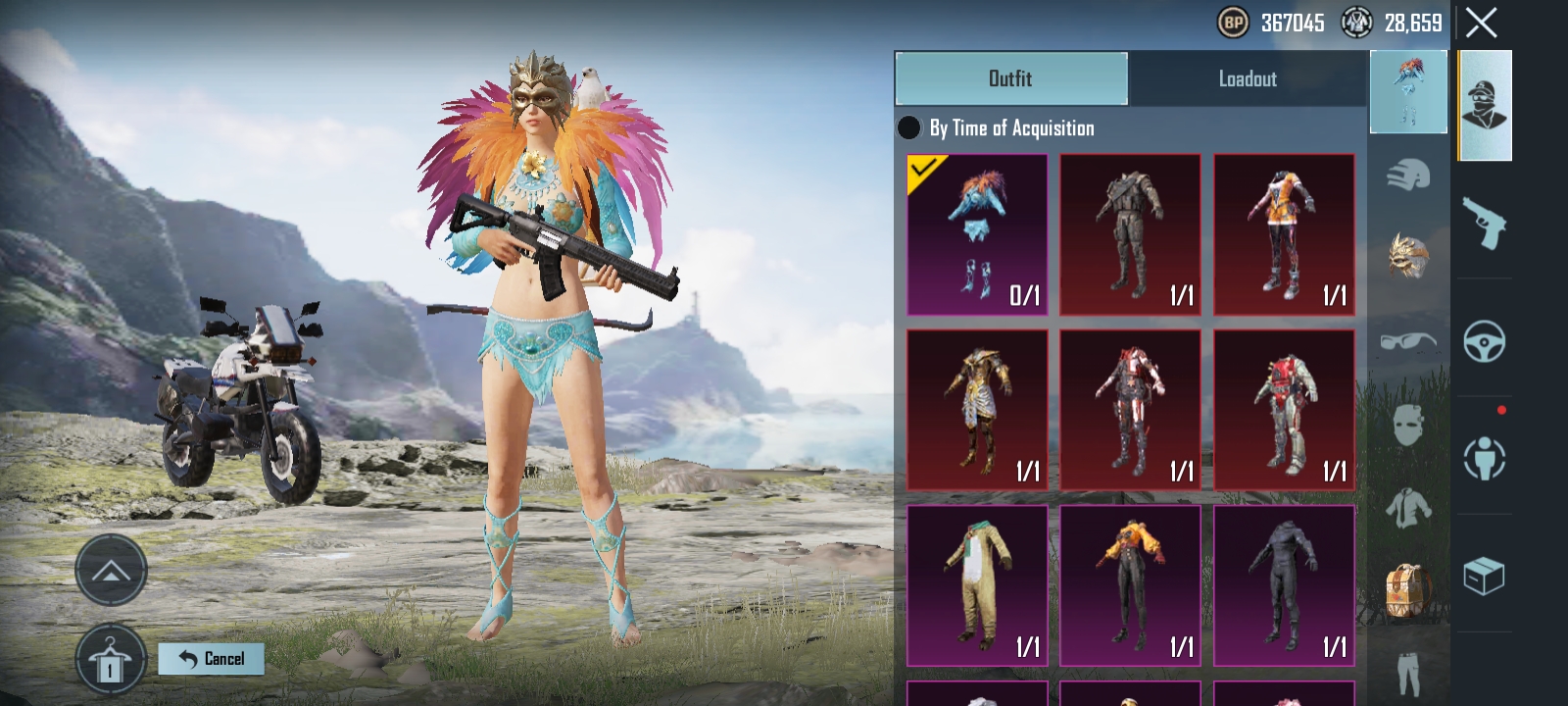Show the helmet slot items
1568x706 pixels.
point(1408,176)
